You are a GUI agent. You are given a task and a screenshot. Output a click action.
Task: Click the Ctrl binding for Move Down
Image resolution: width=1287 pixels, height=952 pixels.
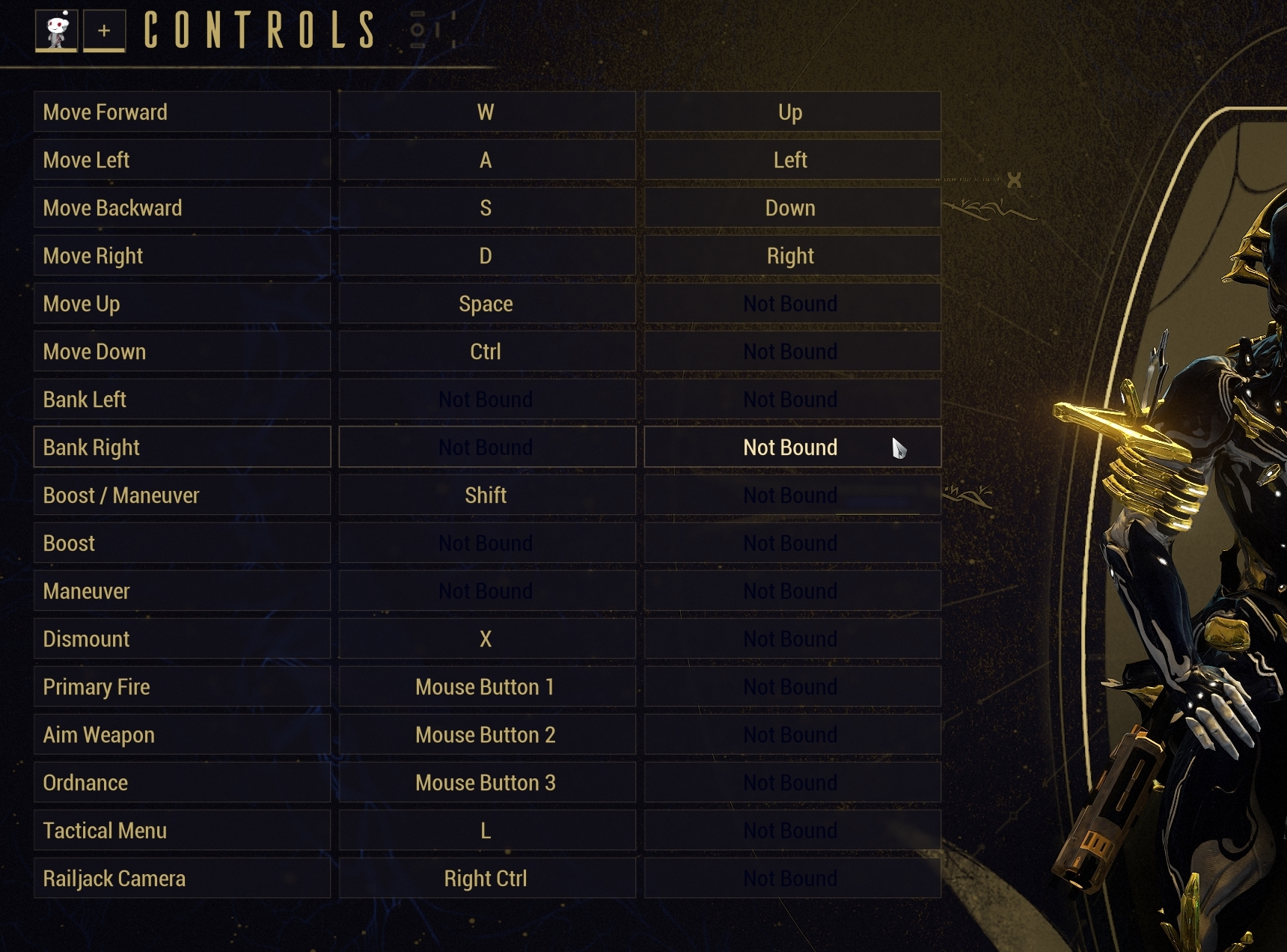pyautogui.click(x=486, y=351)
